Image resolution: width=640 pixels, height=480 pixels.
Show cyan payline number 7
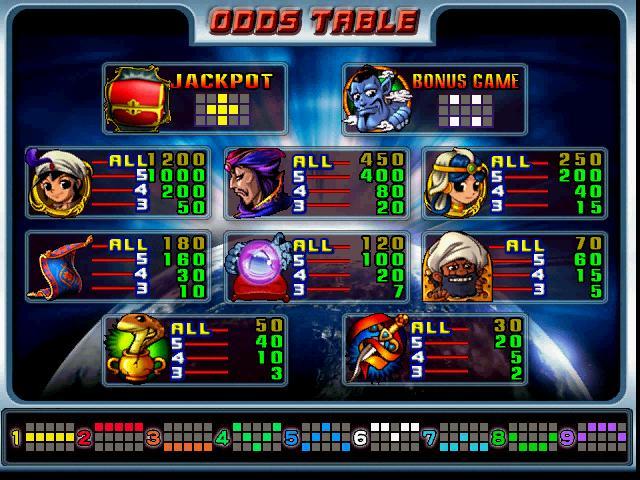(x=448, y=437)
